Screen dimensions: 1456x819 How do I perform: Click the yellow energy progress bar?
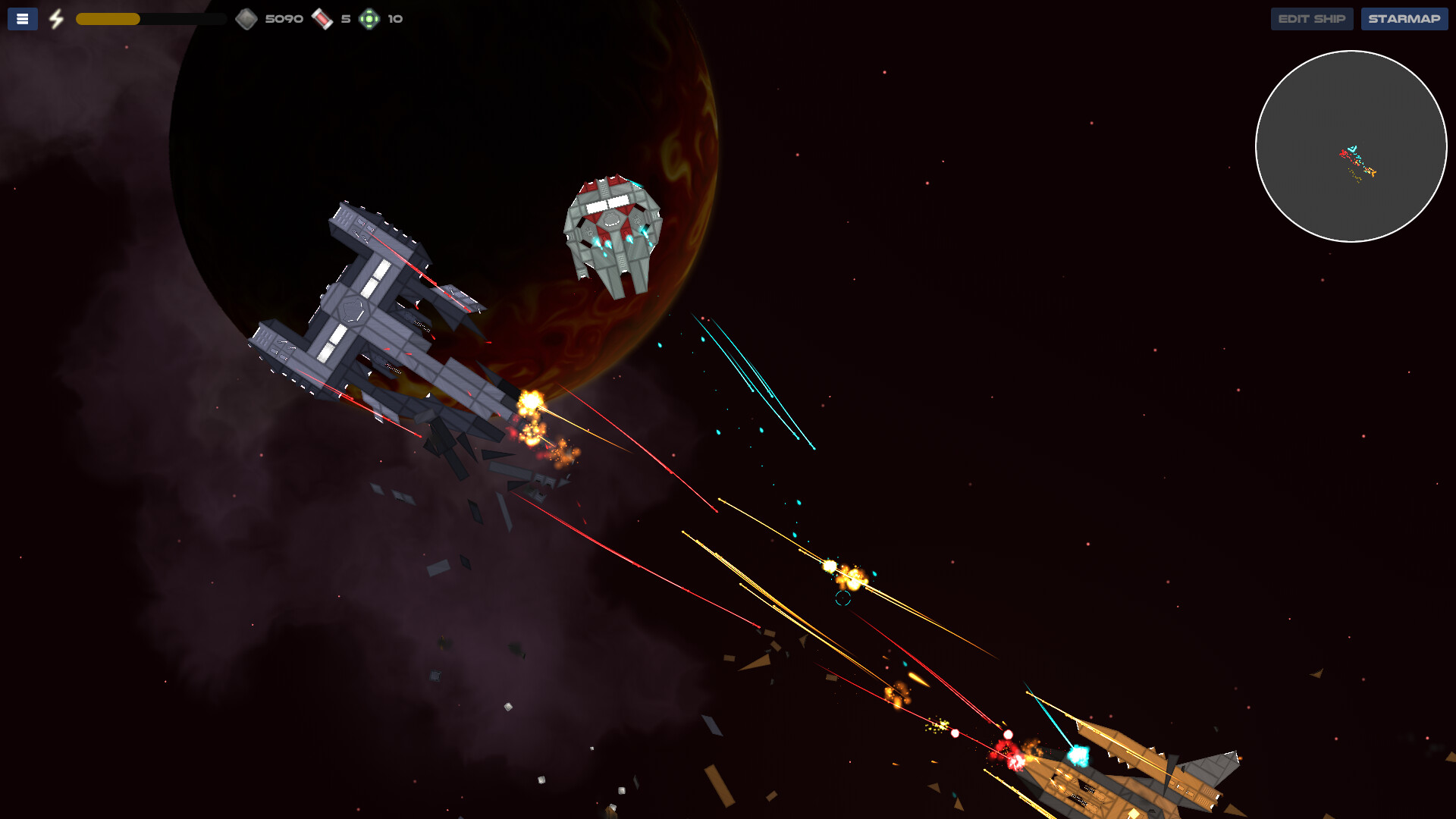[110, 18]
